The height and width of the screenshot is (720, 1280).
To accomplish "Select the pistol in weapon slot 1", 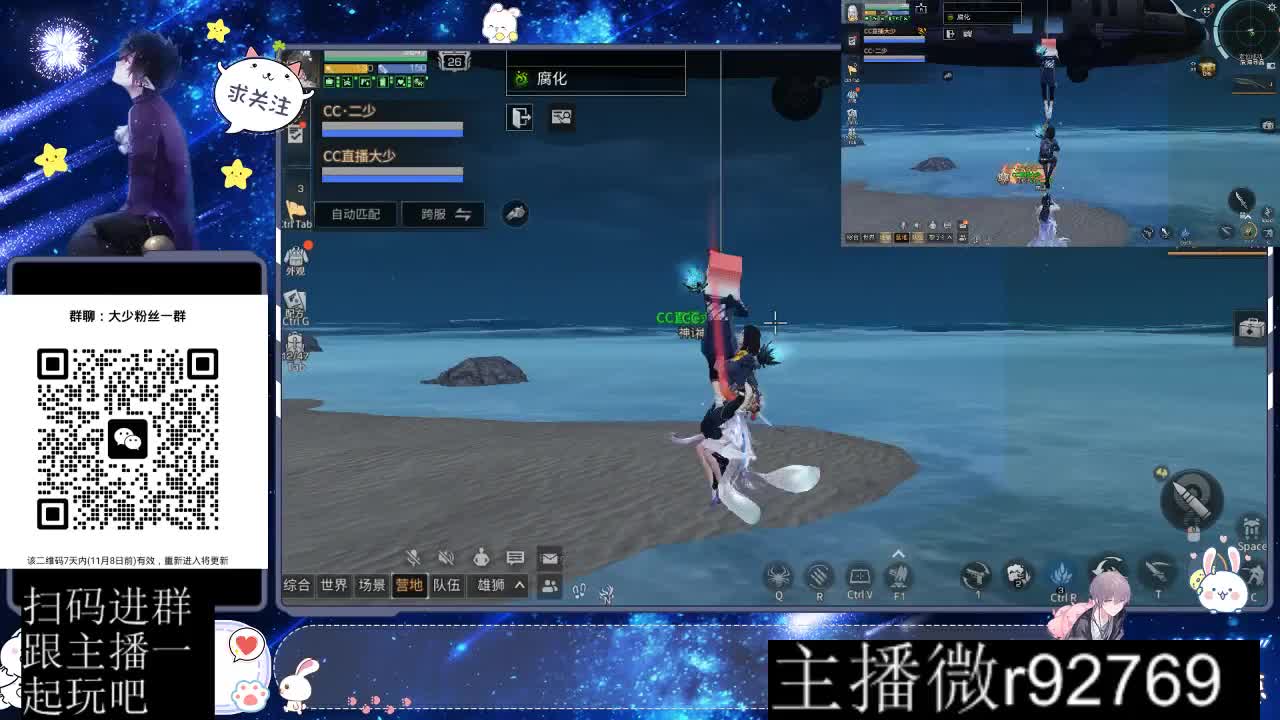I will pyautogui.click(x=975, y=575).
